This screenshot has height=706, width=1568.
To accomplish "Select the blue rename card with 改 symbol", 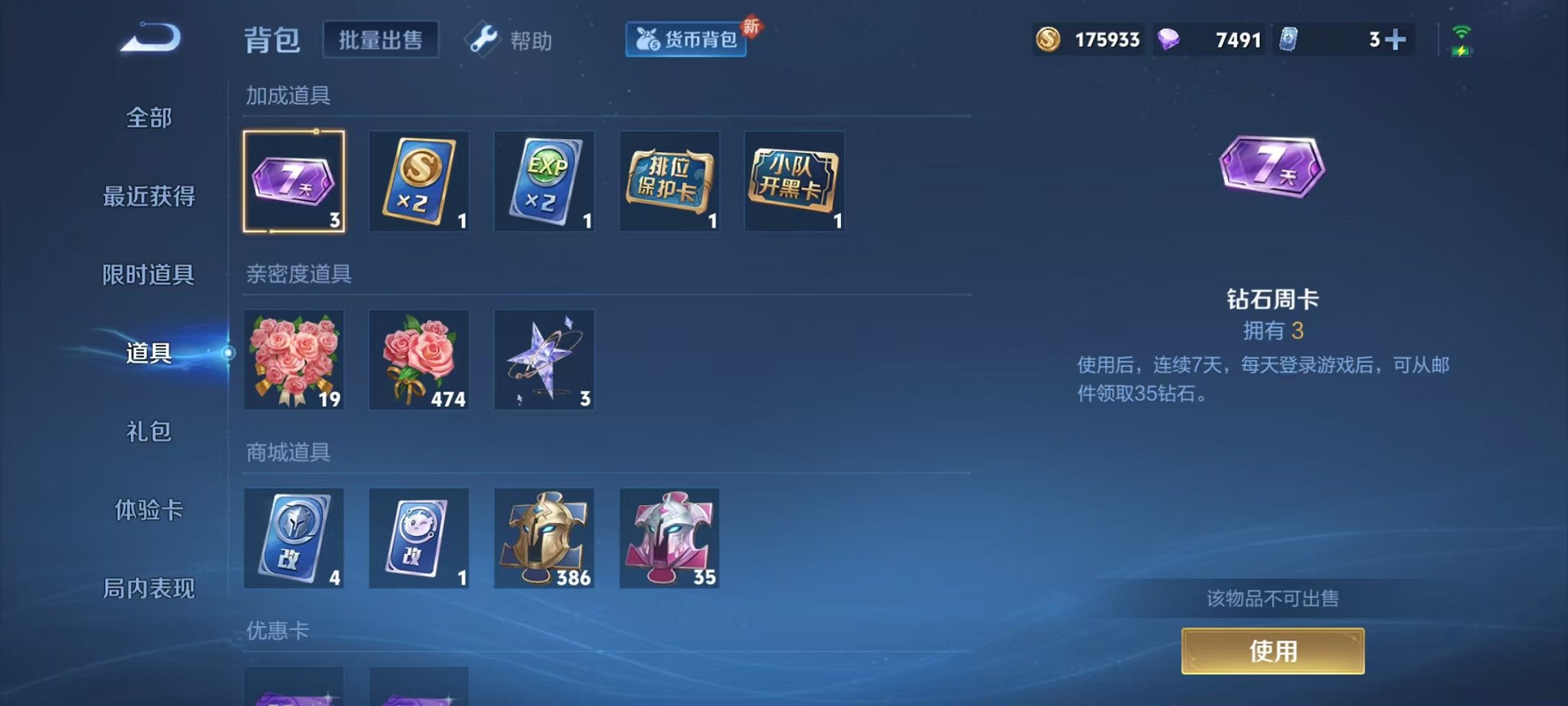I will tap(295, 538).
